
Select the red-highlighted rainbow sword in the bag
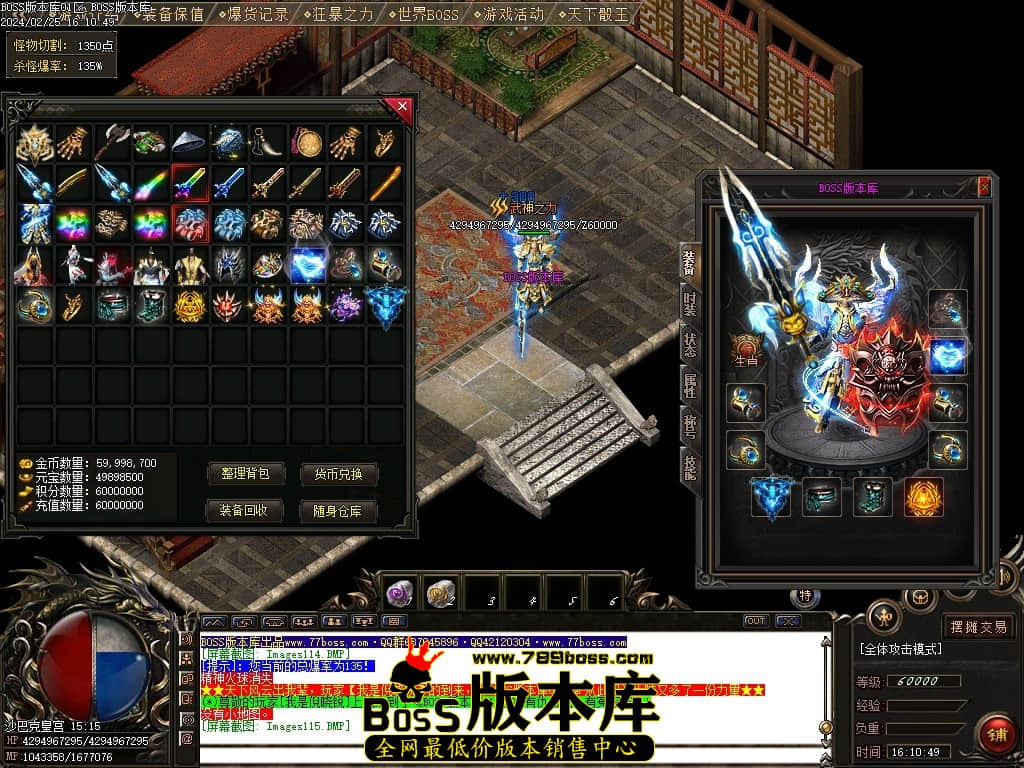click(189, 183)
